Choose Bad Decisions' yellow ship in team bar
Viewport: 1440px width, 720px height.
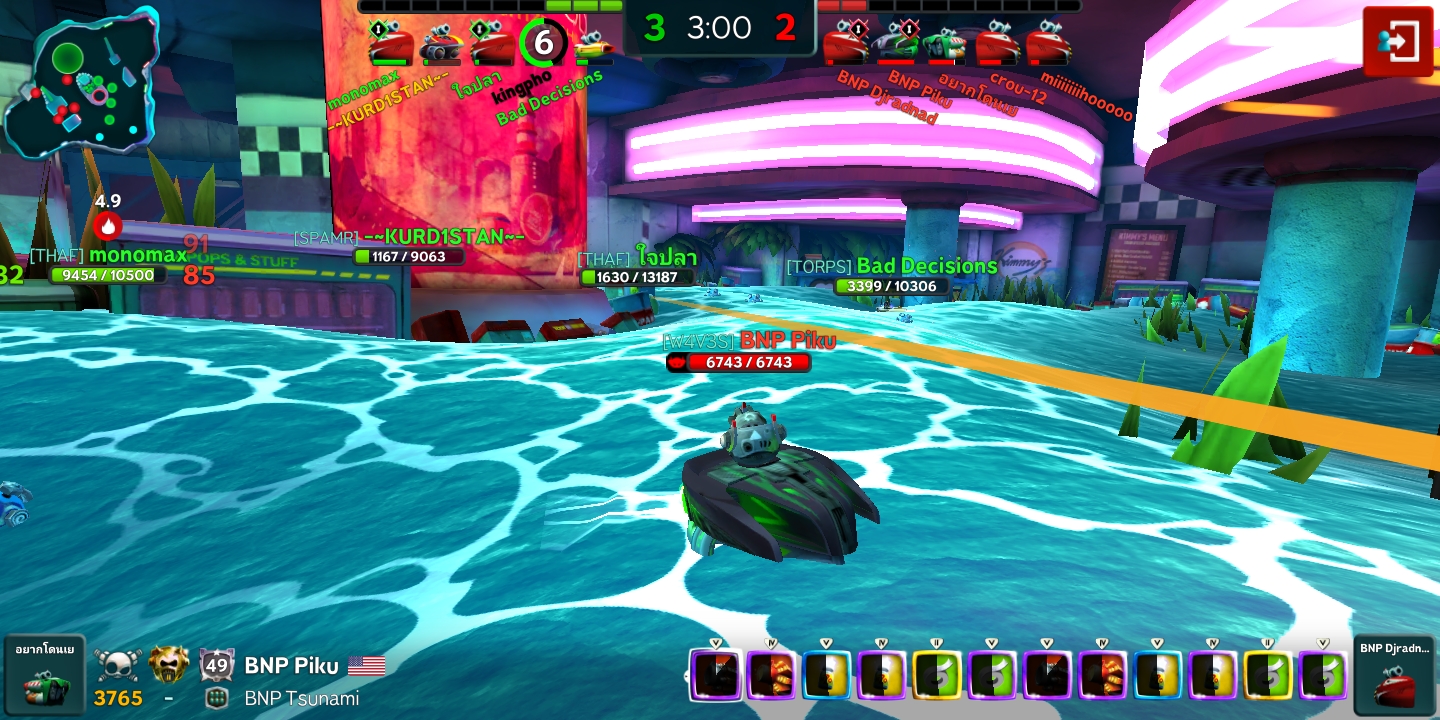click(594, 45)
